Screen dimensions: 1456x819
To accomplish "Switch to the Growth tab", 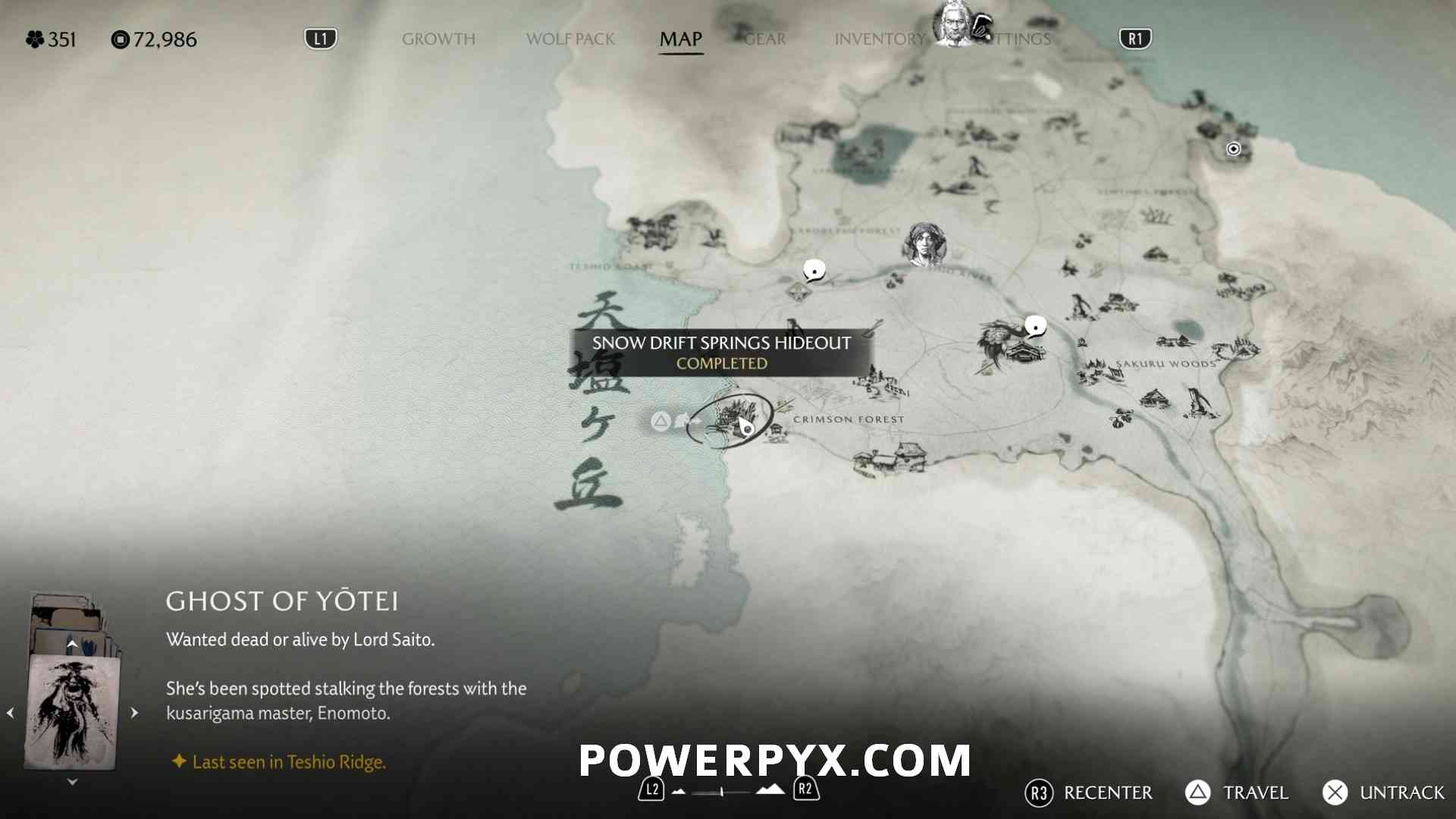I will pyautogui.click(x=438, y=39).
